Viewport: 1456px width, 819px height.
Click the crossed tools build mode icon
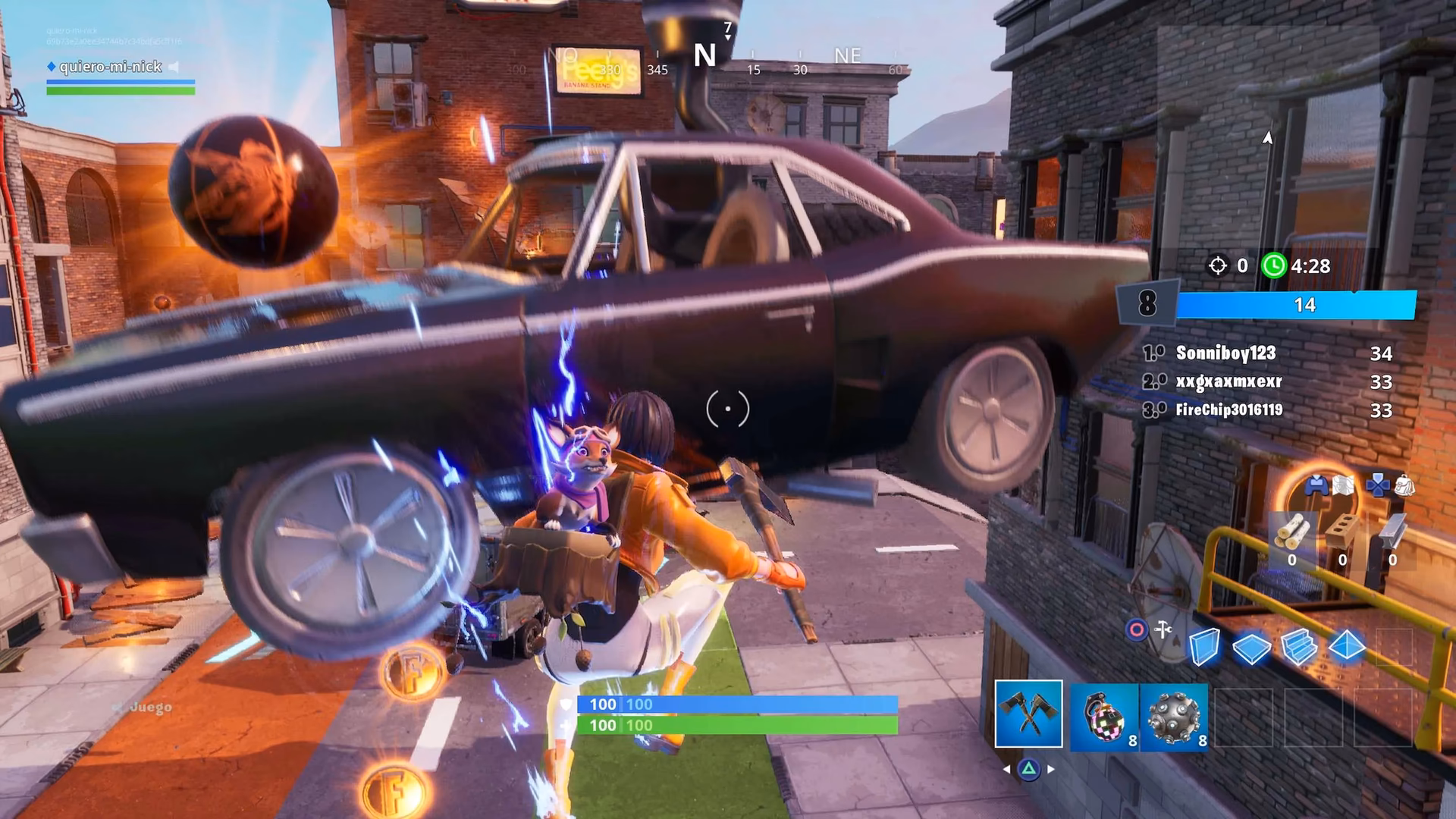click(1163, 629)
